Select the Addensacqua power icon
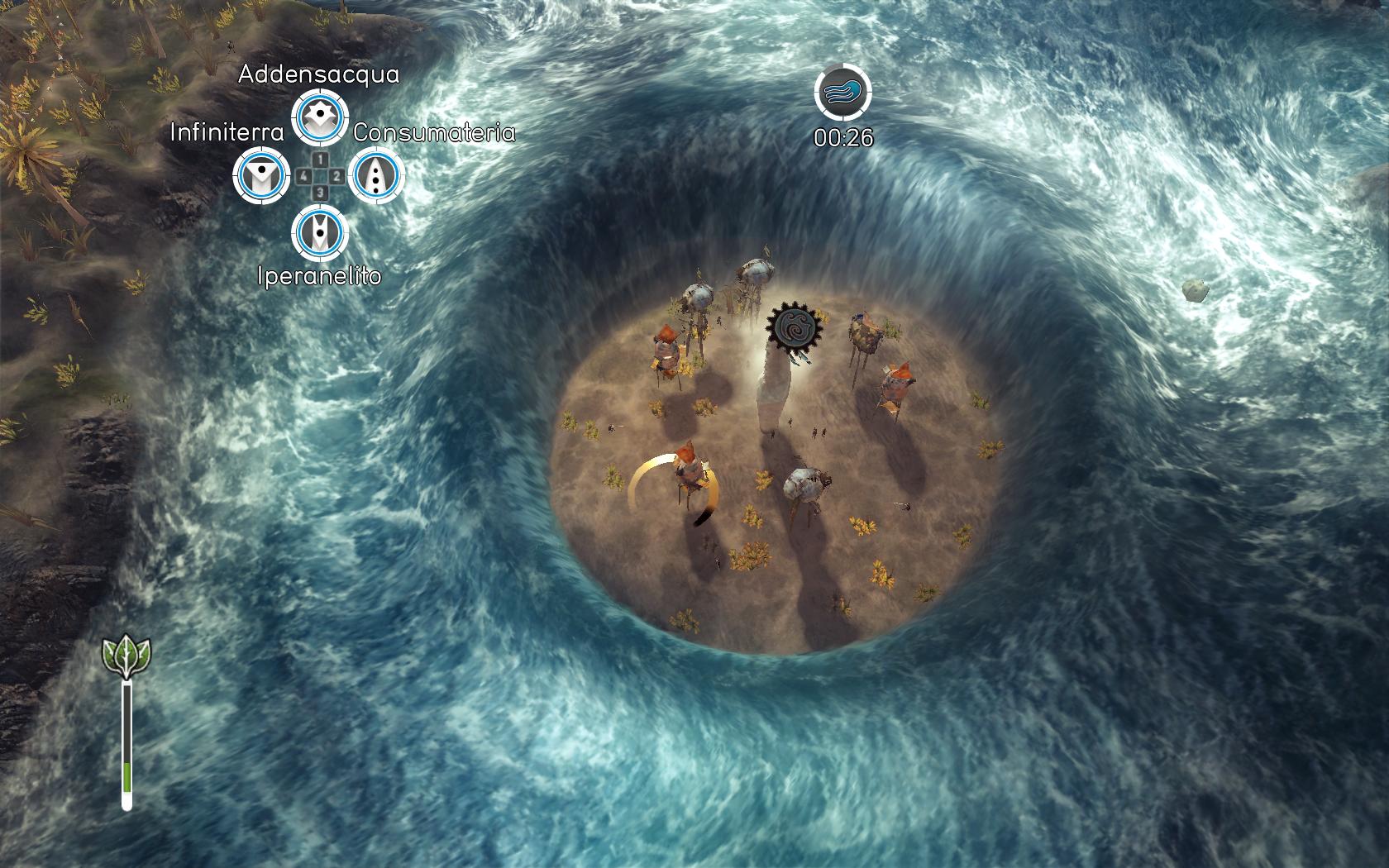The image size is (1389, 868). 320,118
